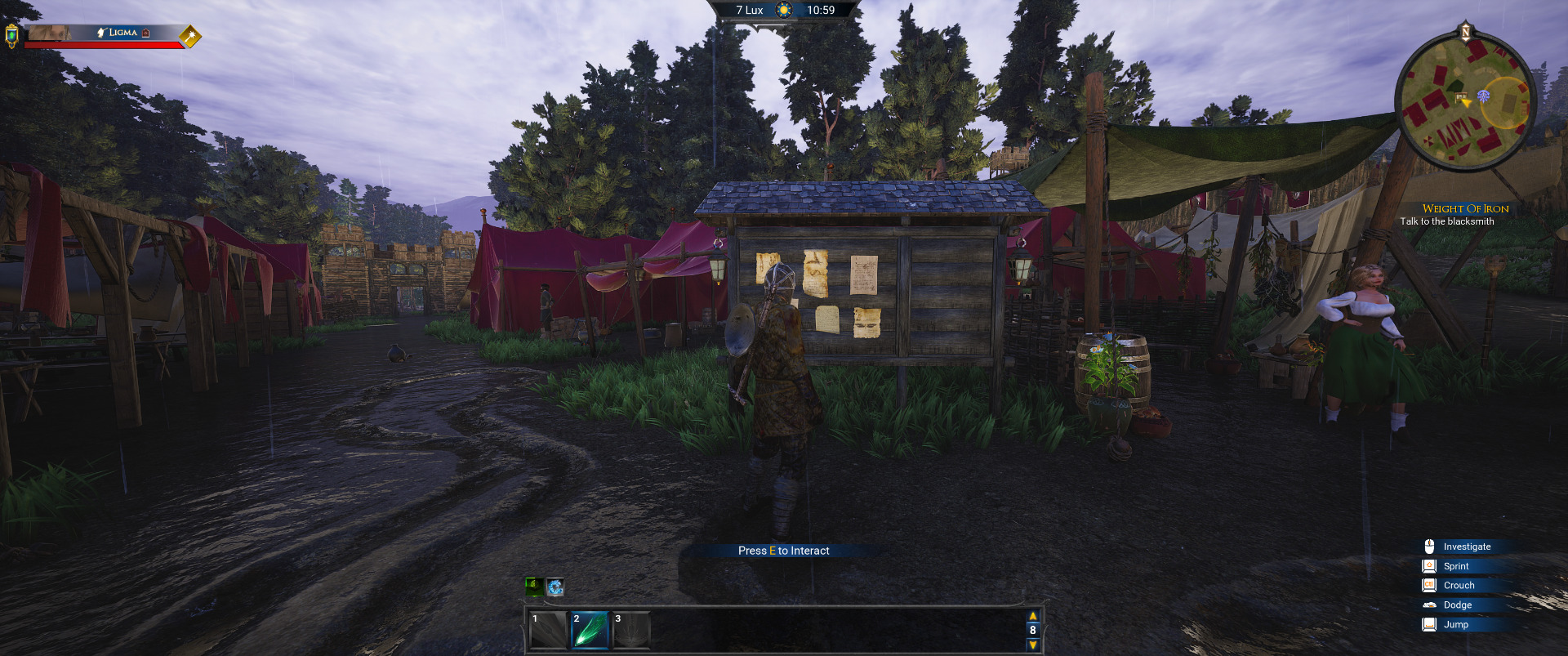Click the blue quest marker on minimap
The height and width of the screenshot is (656, 1568).
(1483, 96)
